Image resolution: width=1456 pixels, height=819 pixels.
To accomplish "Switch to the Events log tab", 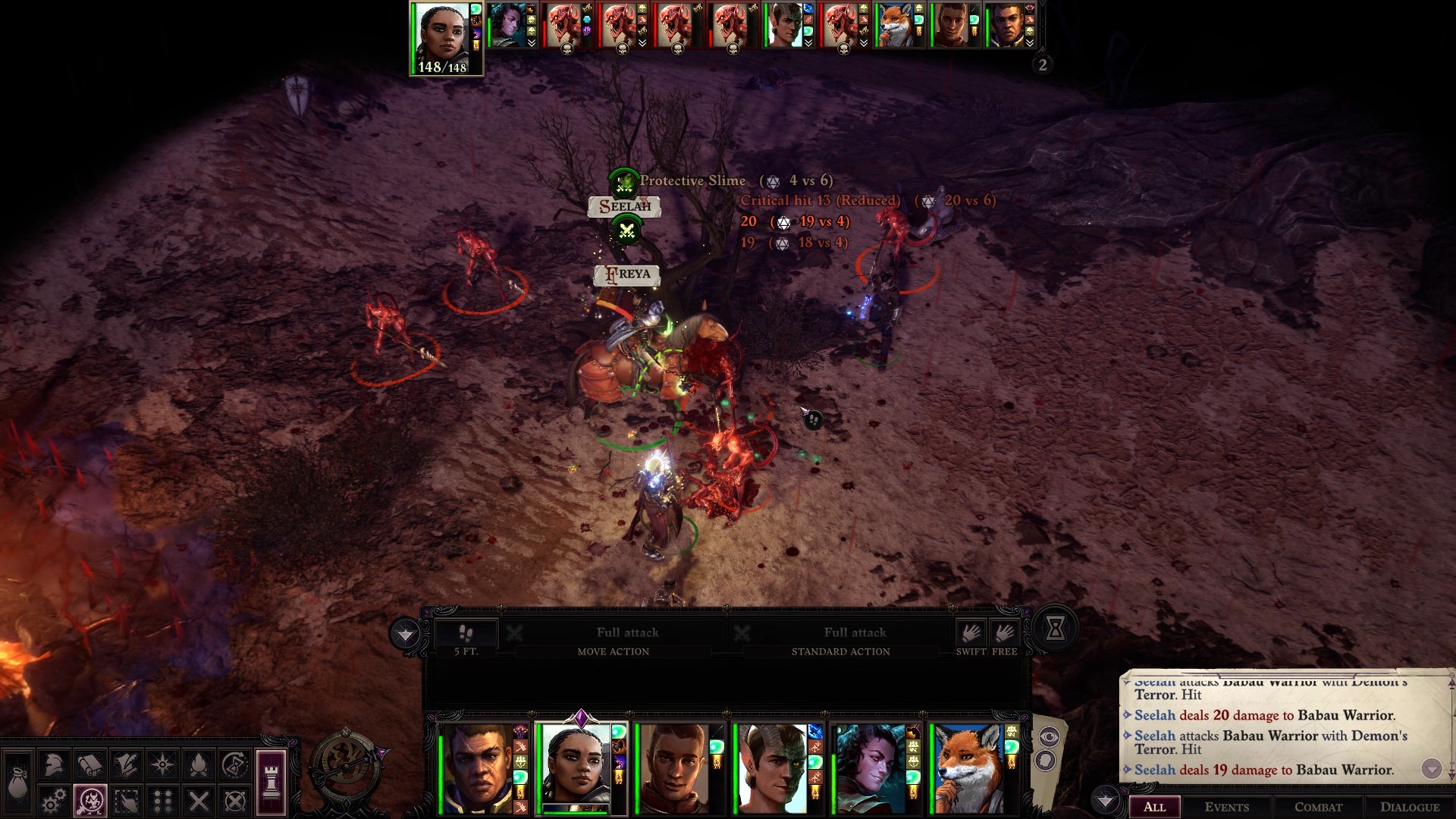I will (1228, 807).
